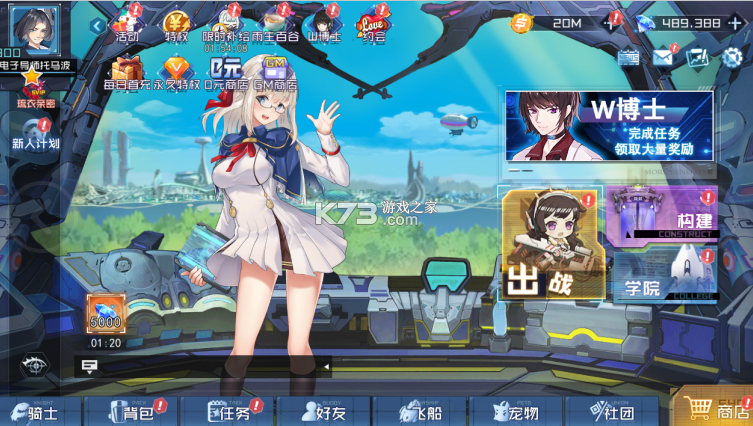Open the 0元商店 free shop
Viewport: 753px width, 426px height.
(224, 72)
